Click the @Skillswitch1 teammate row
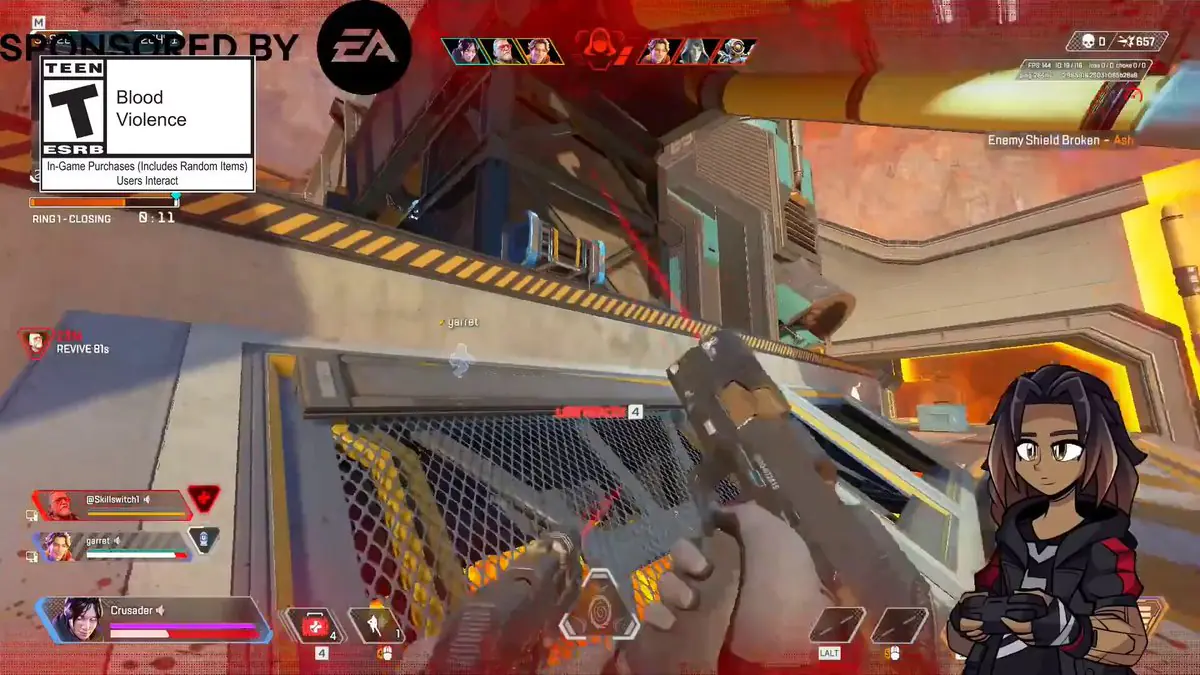1200x675 pixels. (112, 503)
